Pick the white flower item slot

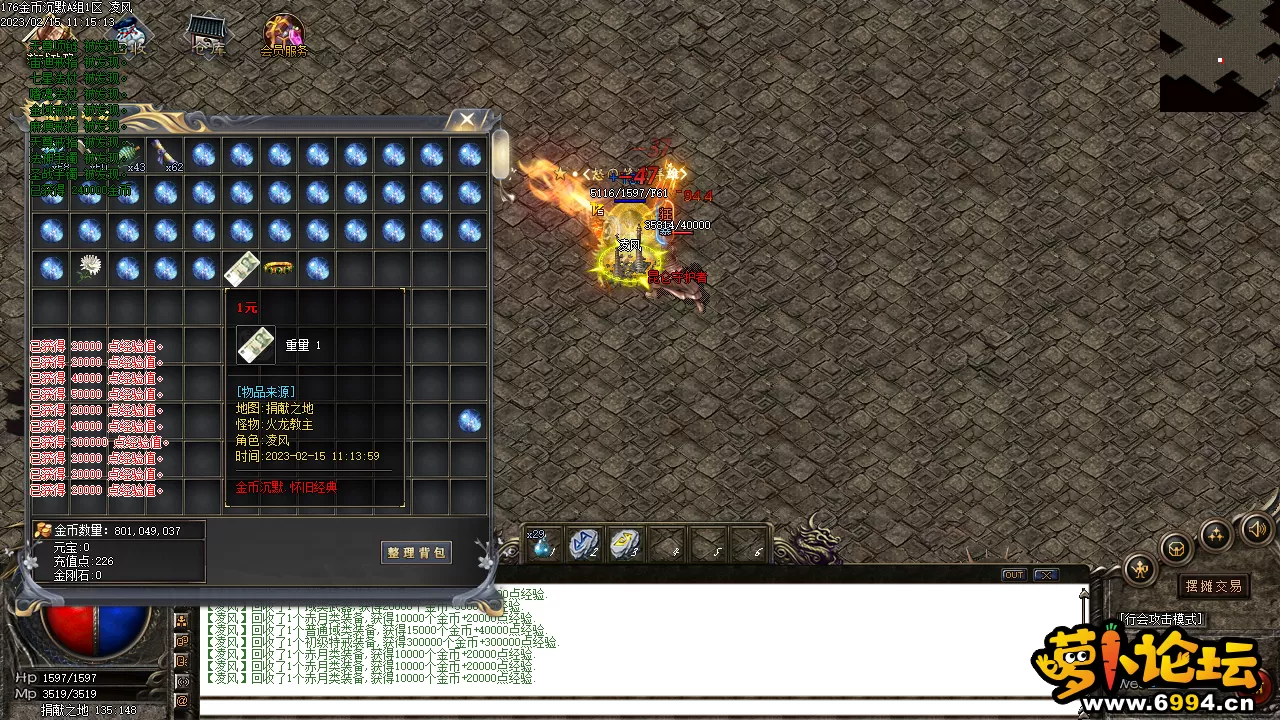tap(90, 268)
